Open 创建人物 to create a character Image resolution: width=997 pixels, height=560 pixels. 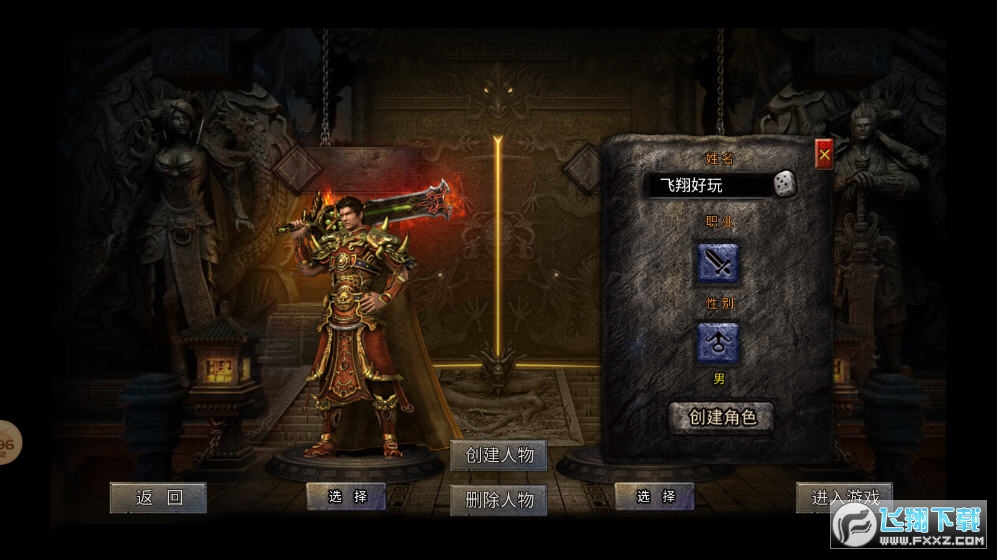point(499,456)
